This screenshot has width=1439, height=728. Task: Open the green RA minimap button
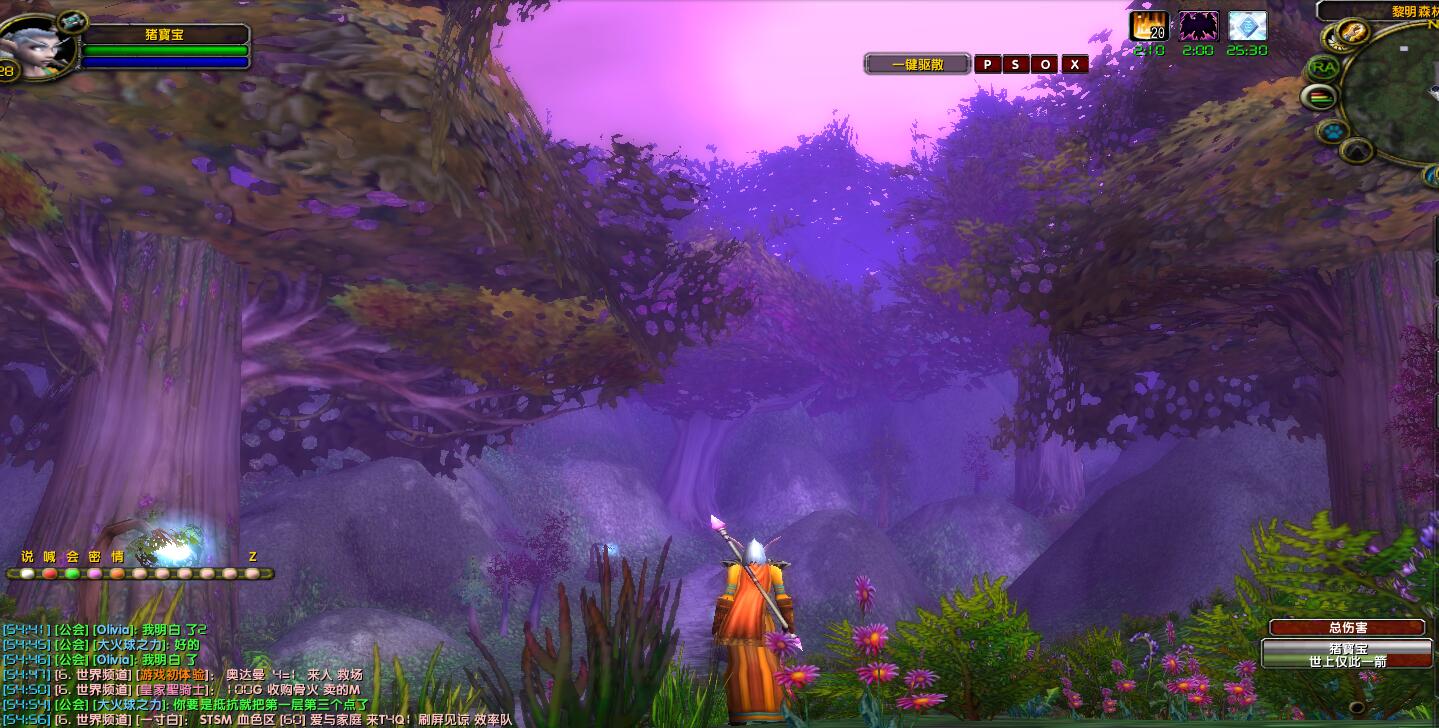click(x=1322, y=67)
